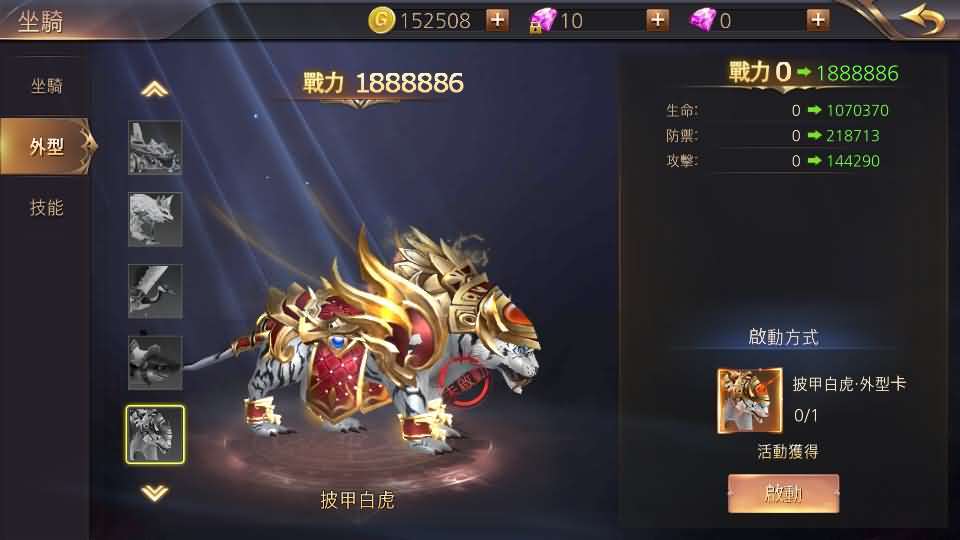Go back using the return arrow

pos(921,19)
